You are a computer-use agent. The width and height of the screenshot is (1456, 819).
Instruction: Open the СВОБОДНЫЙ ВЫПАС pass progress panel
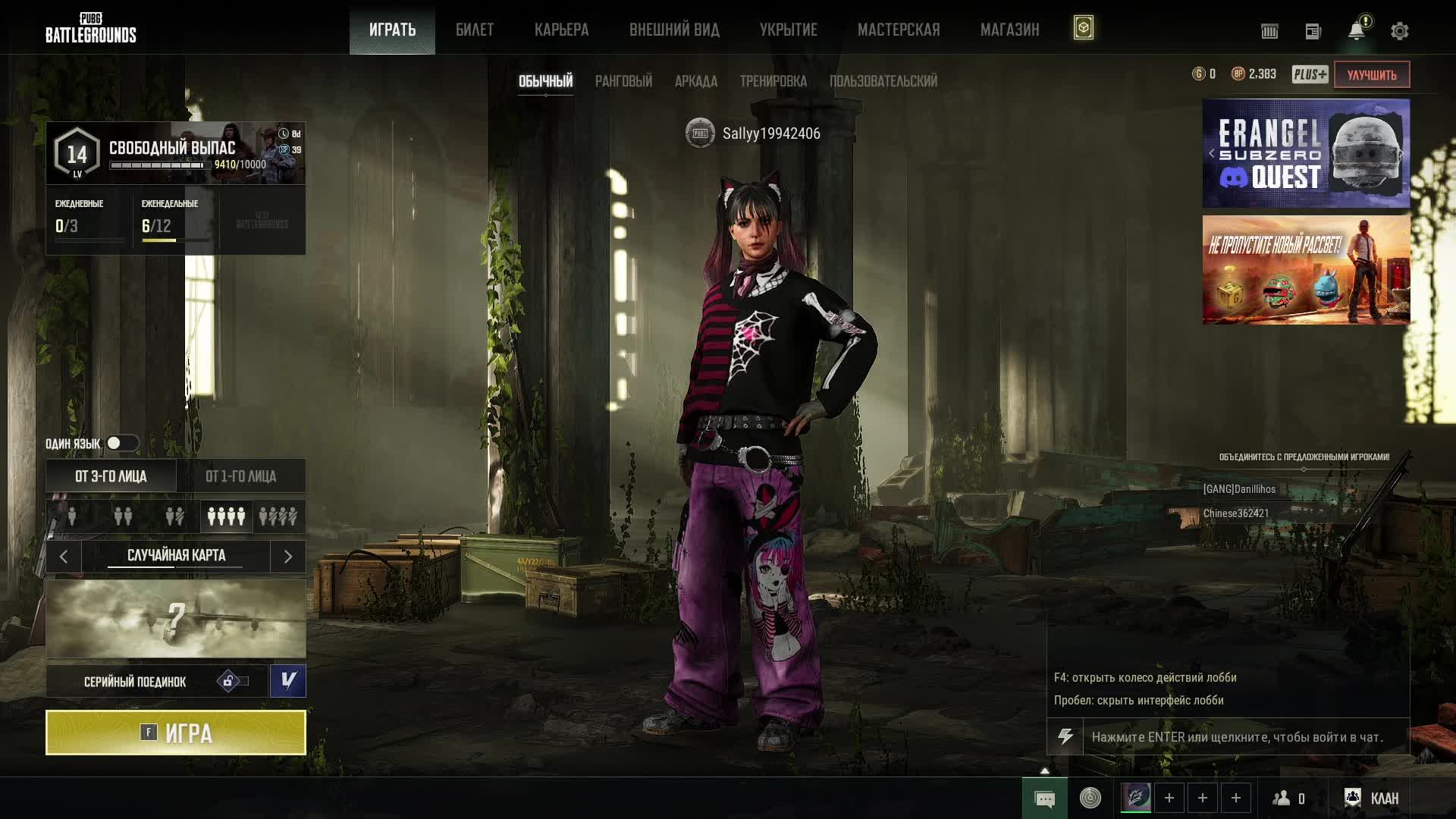[x=175, y=153]
